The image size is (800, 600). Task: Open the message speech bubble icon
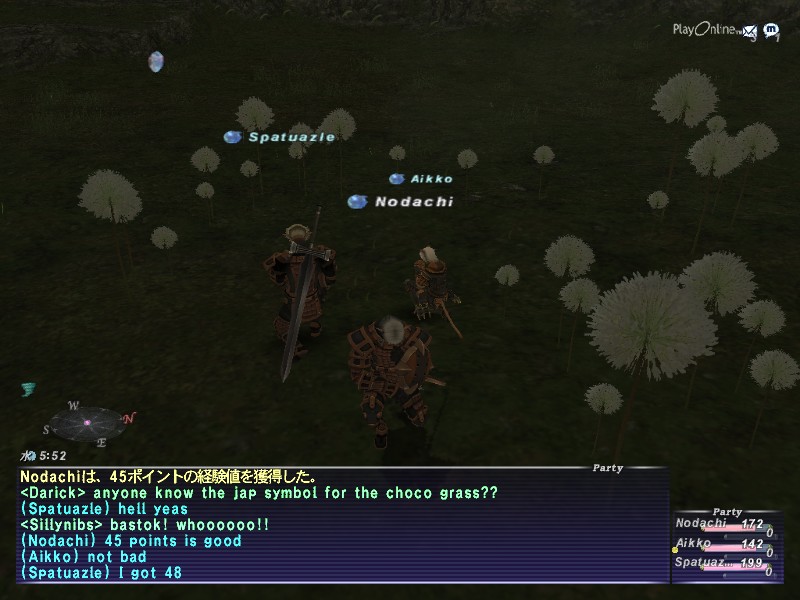coord(771,31)
